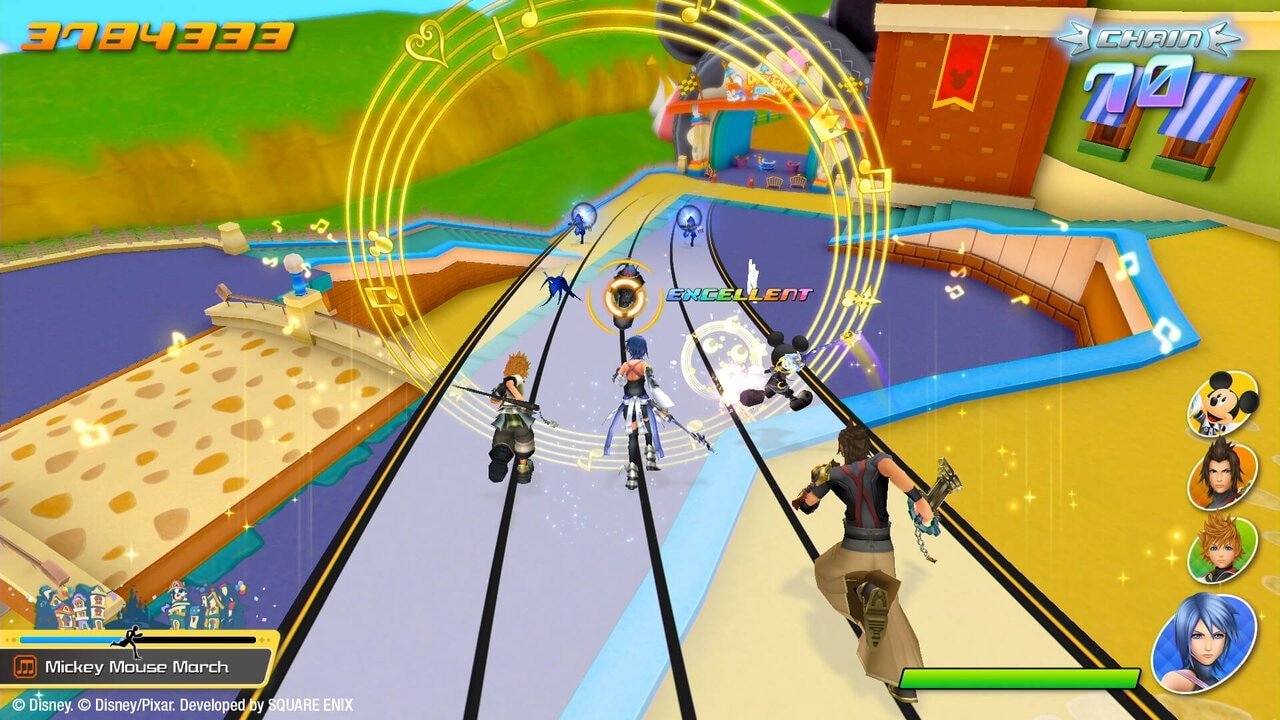Select Aqua's large leader portrait
The image size is (1280, 720).
tap(1204, 641)
